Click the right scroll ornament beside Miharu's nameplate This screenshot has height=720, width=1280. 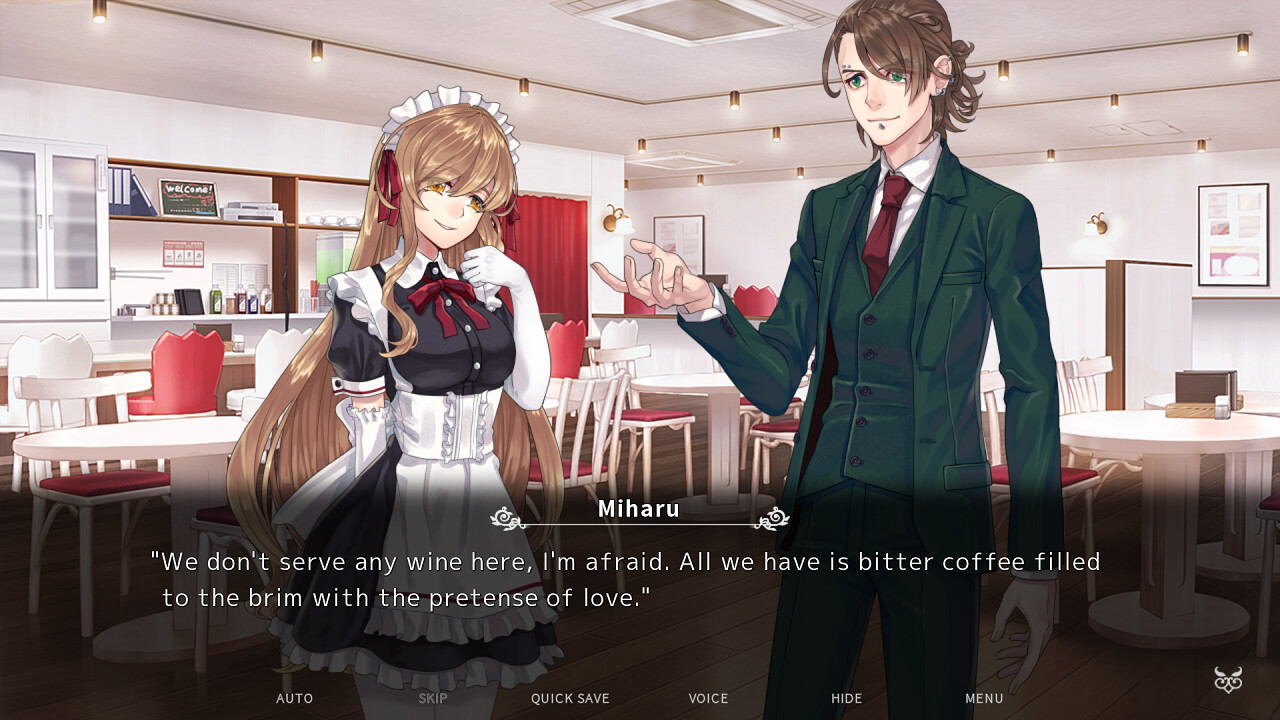pos(774,519)
